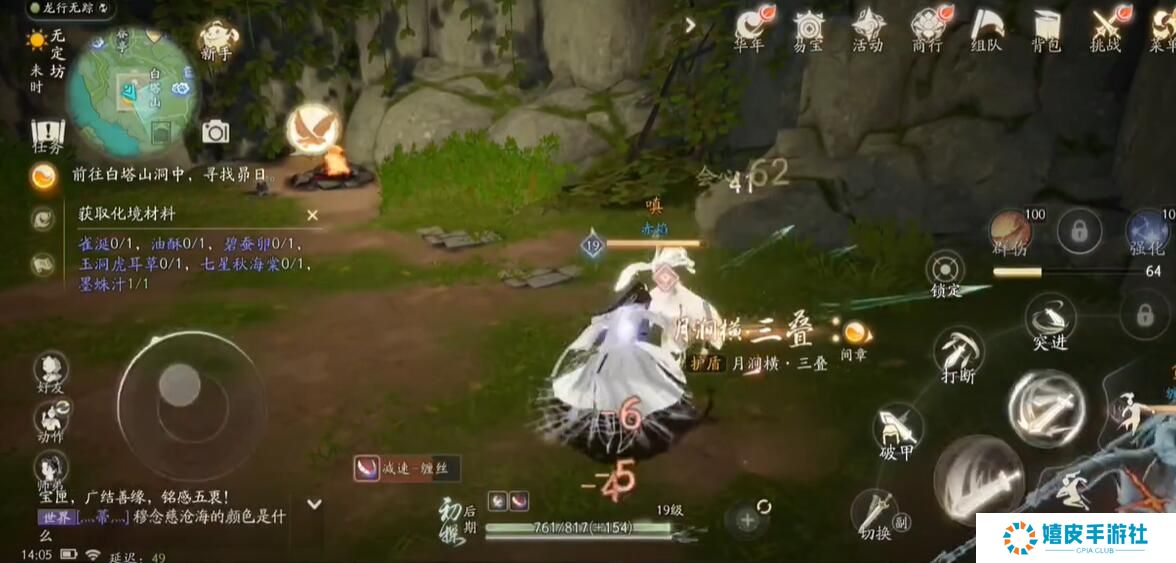
Task: Open the 任务 quest log
Action: point(47,135)
